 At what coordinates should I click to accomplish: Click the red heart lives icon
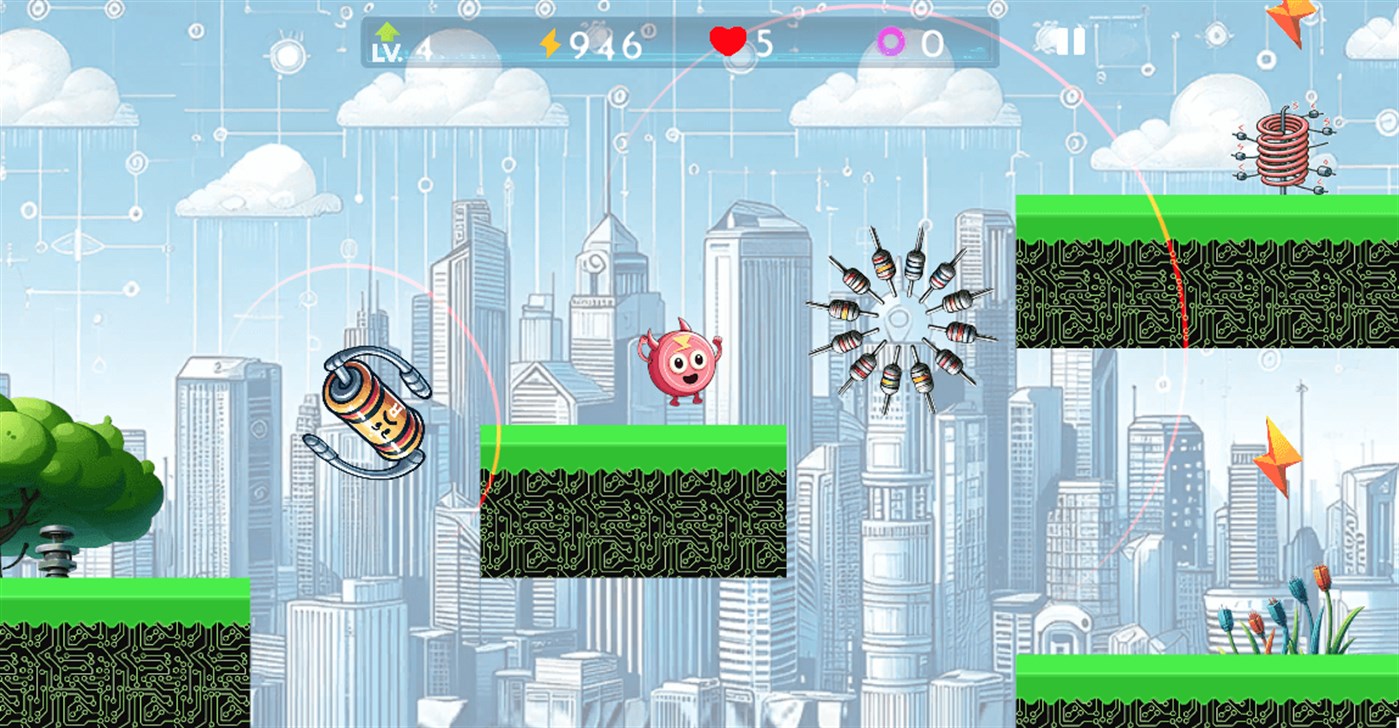[729, 41]
